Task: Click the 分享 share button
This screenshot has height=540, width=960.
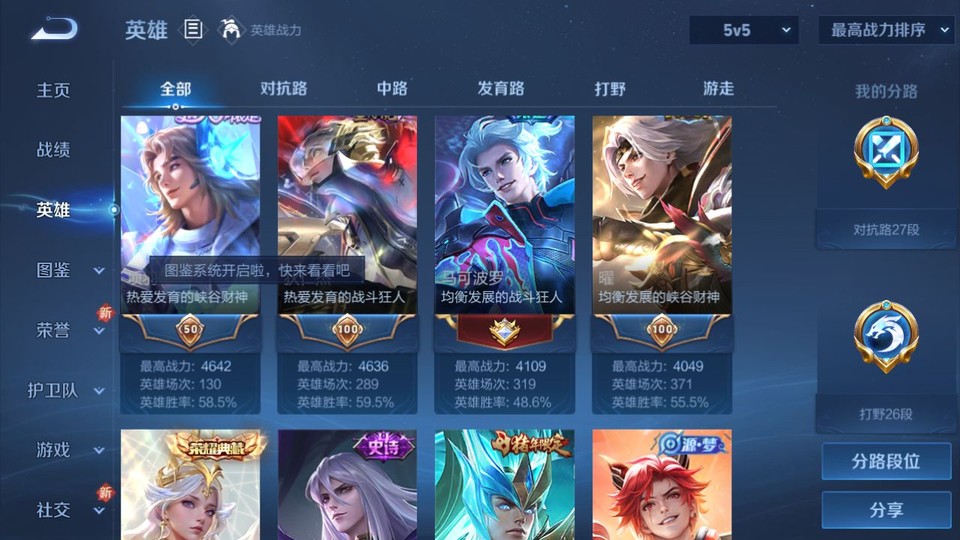Action: click(886, 510)
